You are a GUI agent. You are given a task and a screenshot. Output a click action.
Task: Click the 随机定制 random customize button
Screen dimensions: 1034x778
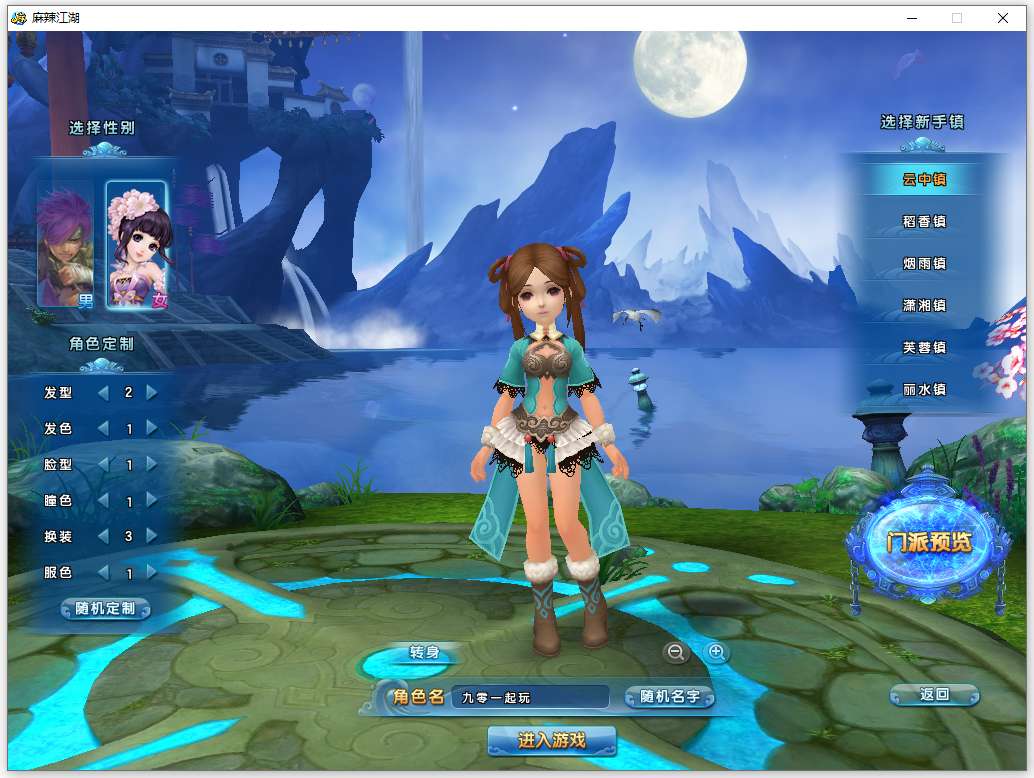click(x=105, y=608)
